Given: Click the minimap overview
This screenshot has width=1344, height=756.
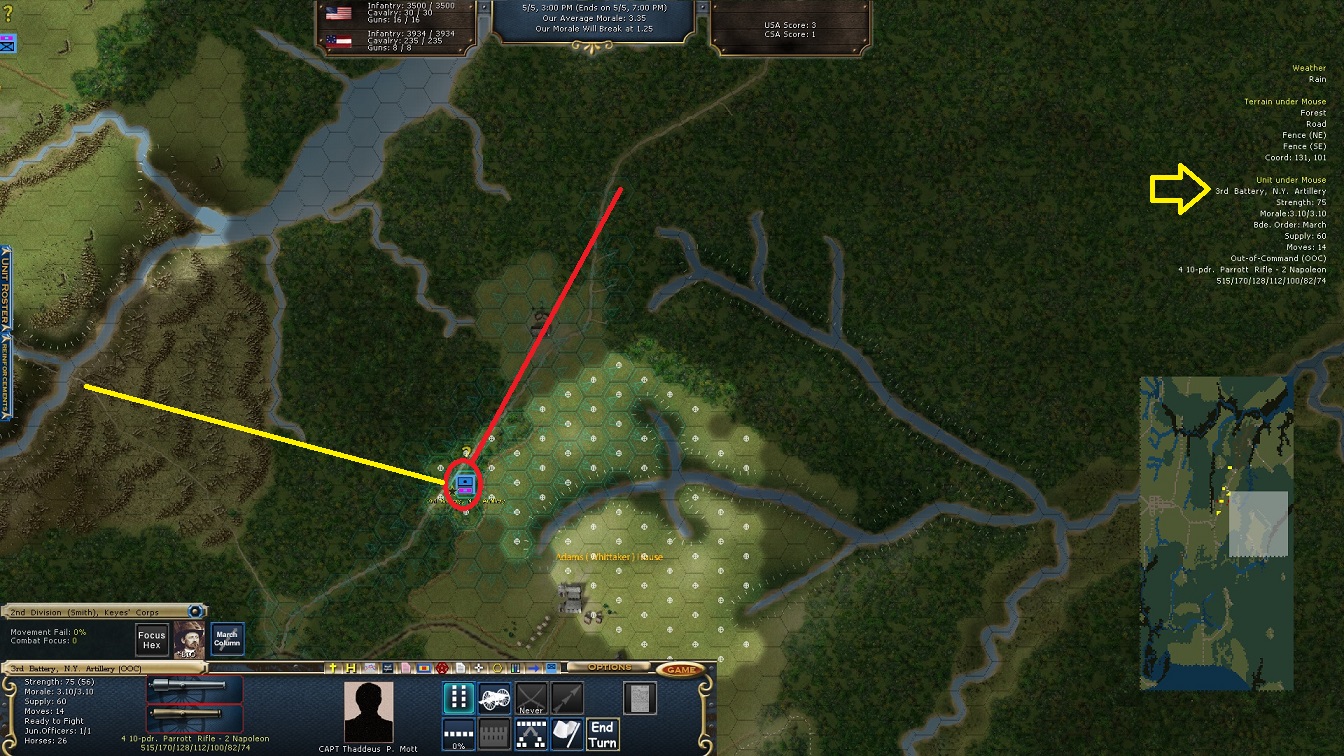Looking at the screenshot, I should click(x=1216, y=533).
